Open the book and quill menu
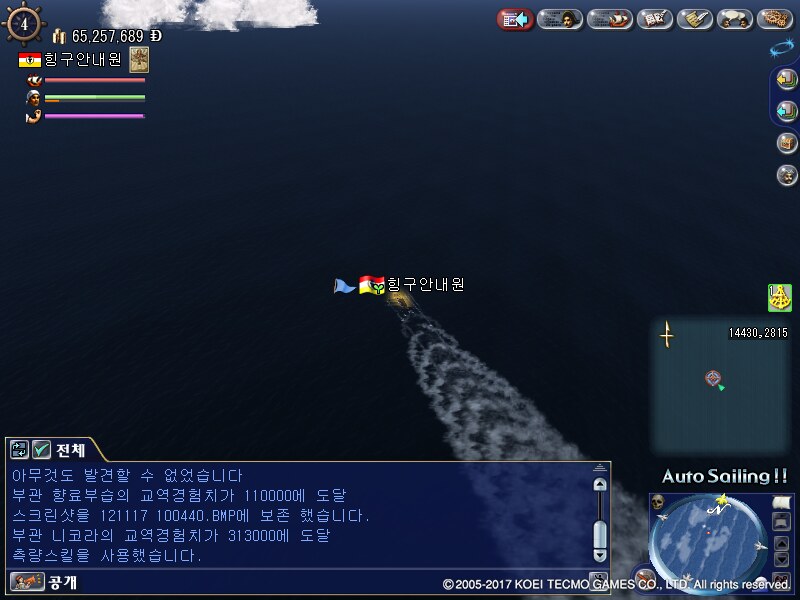Viewport: 800px width, 600px height. (x=654, y=19)
